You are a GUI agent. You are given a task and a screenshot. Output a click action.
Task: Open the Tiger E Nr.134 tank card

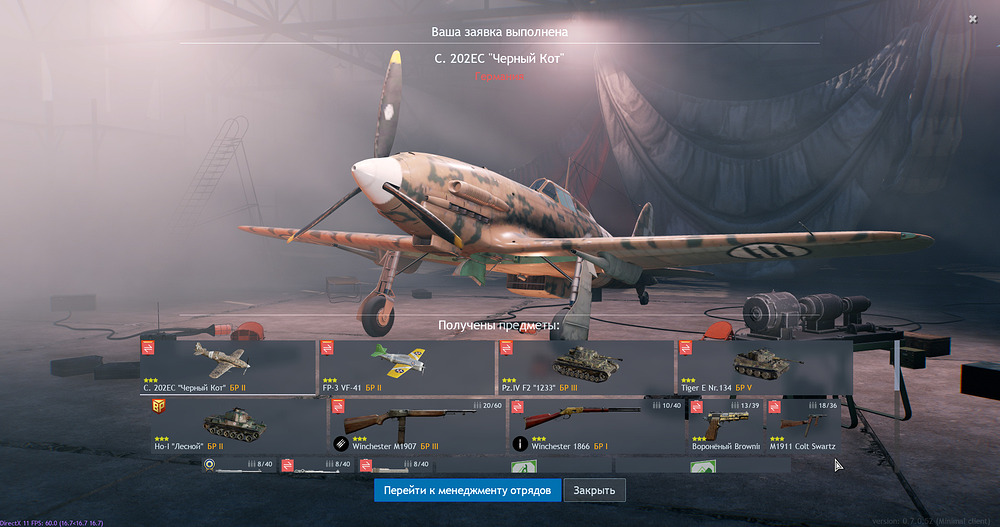coord(764,366)
